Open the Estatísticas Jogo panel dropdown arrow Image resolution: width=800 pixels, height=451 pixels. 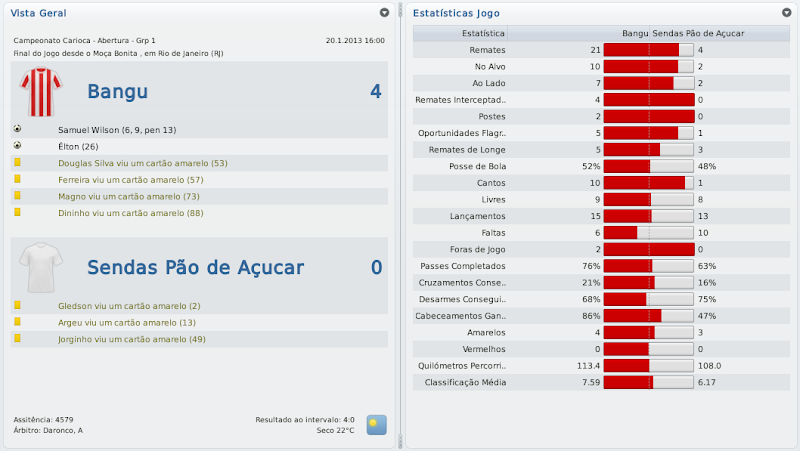787,13
